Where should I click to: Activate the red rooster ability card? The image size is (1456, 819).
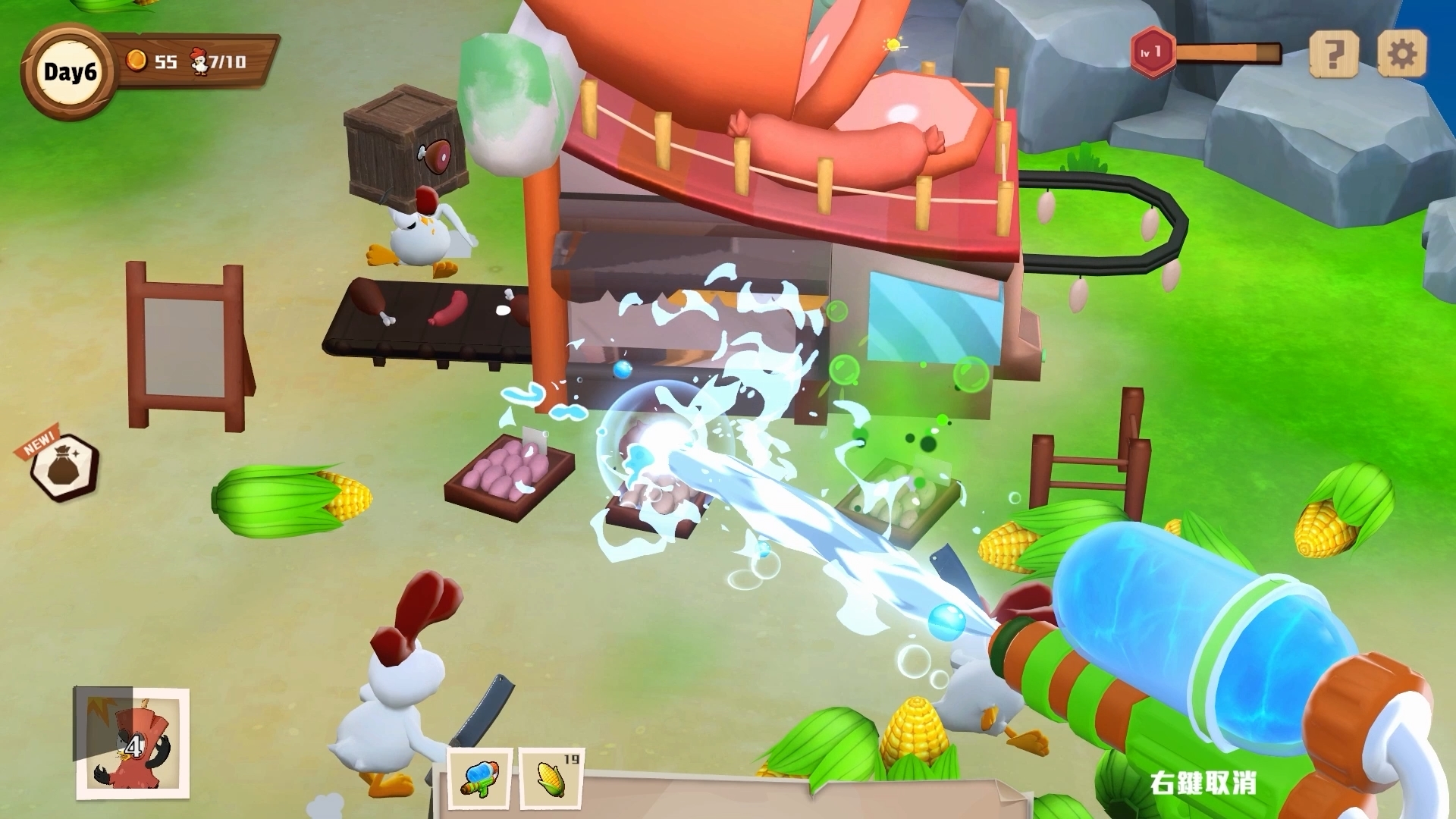pyautogui.click(x=132, y=743)
